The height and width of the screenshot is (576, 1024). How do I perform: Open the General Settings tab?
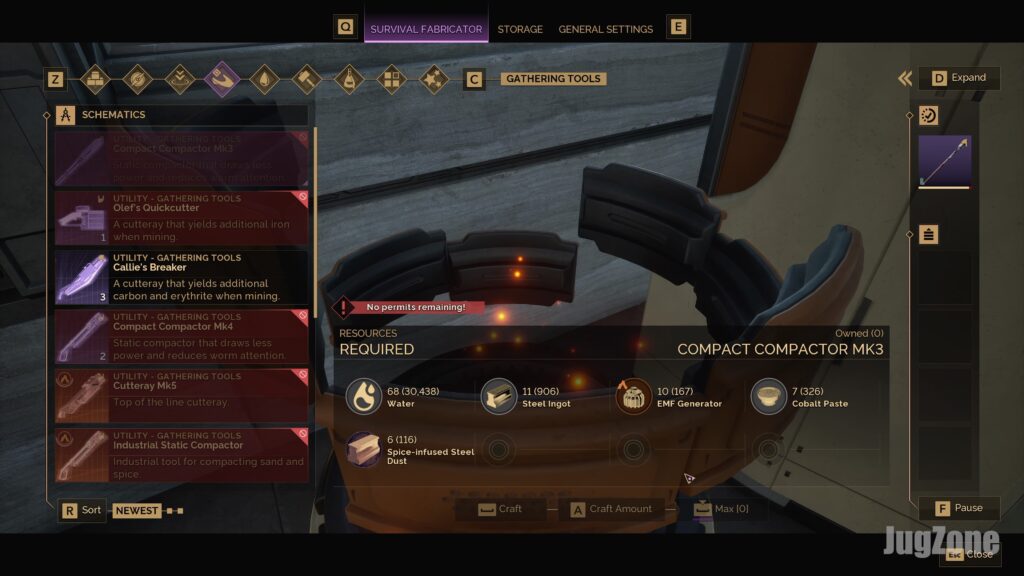click(x=605, y=29)
